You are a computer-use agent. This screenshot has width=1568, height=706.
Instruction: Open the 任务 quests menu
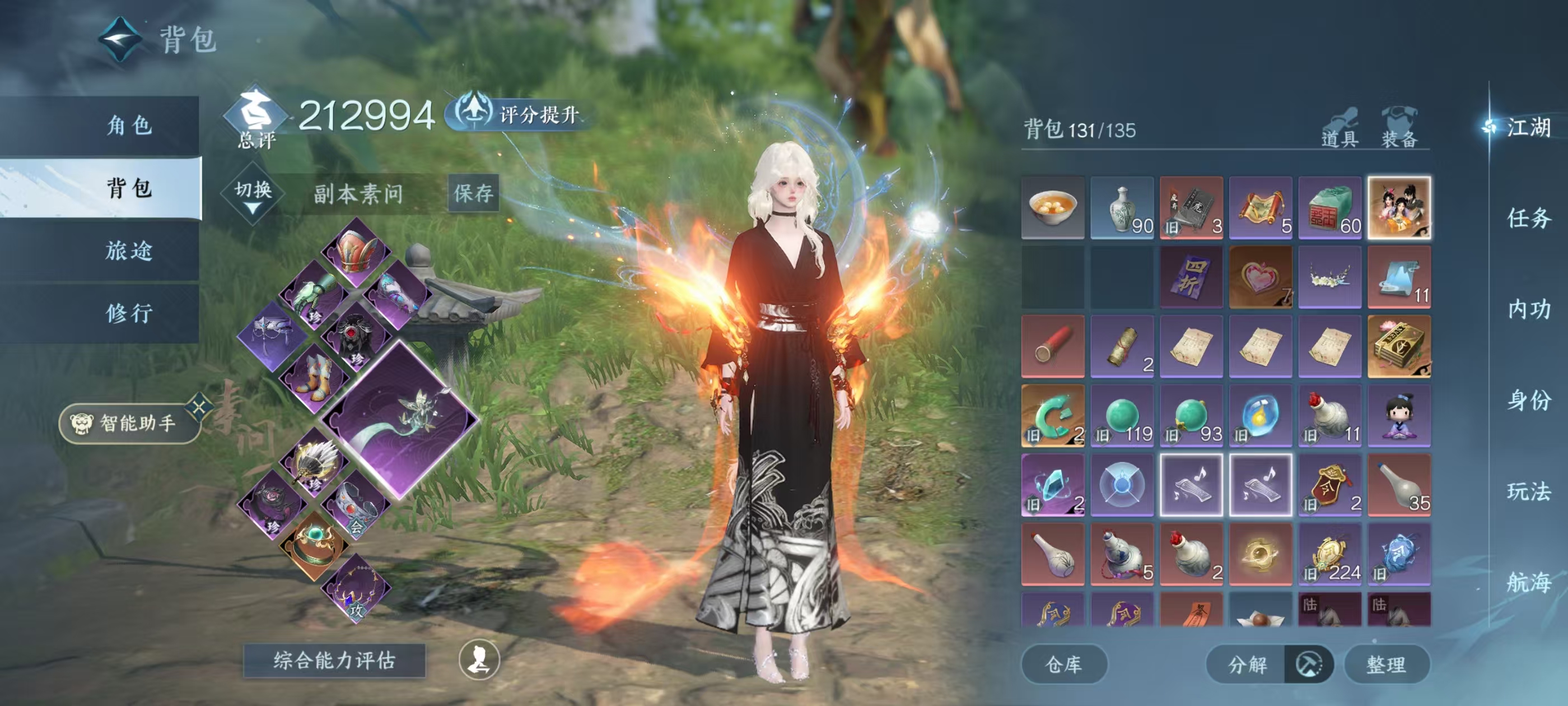coord(1528,218)
